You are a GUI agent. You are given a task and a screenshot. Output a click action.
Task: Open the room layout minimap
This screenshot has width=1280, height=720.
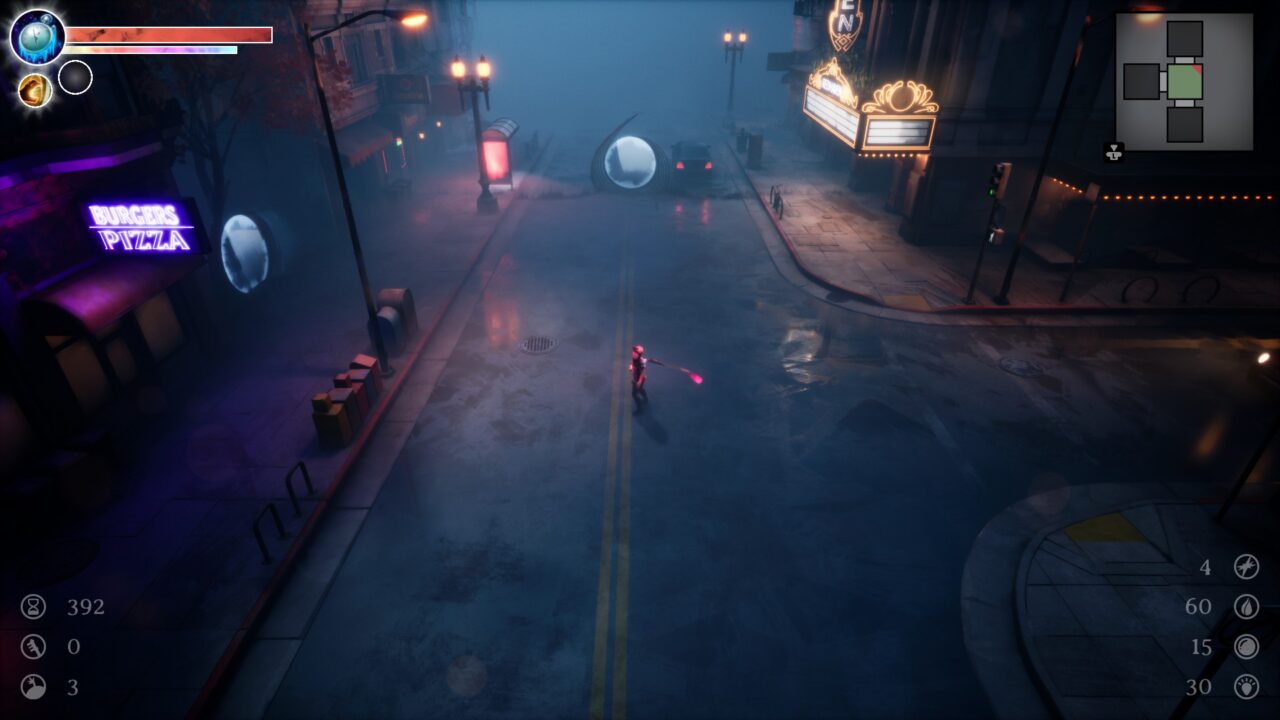click(1184, 82)
